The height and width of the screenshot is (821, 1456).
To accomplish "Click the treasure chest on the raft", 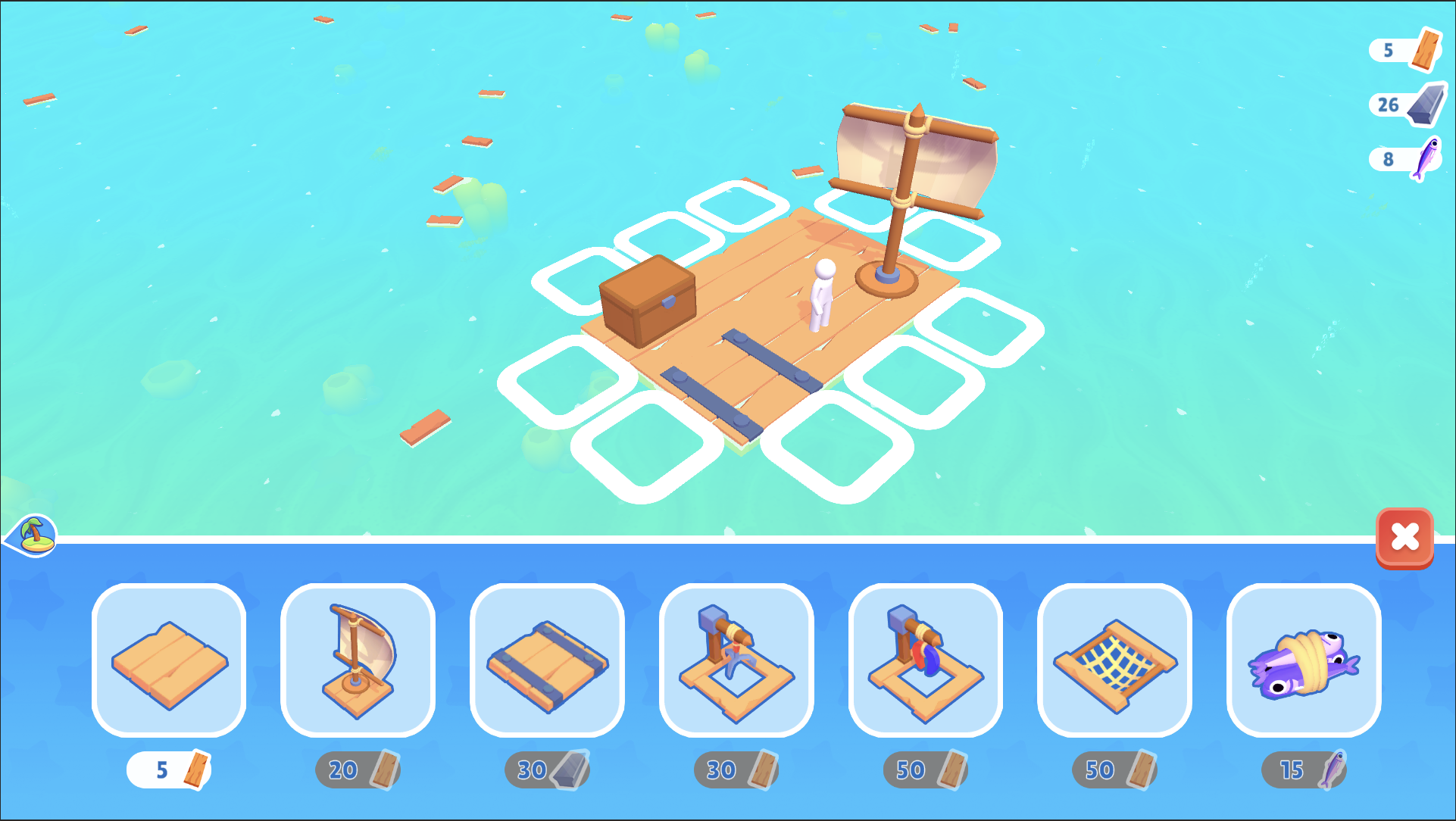I will pyautogui.click(x=648, y=299).
